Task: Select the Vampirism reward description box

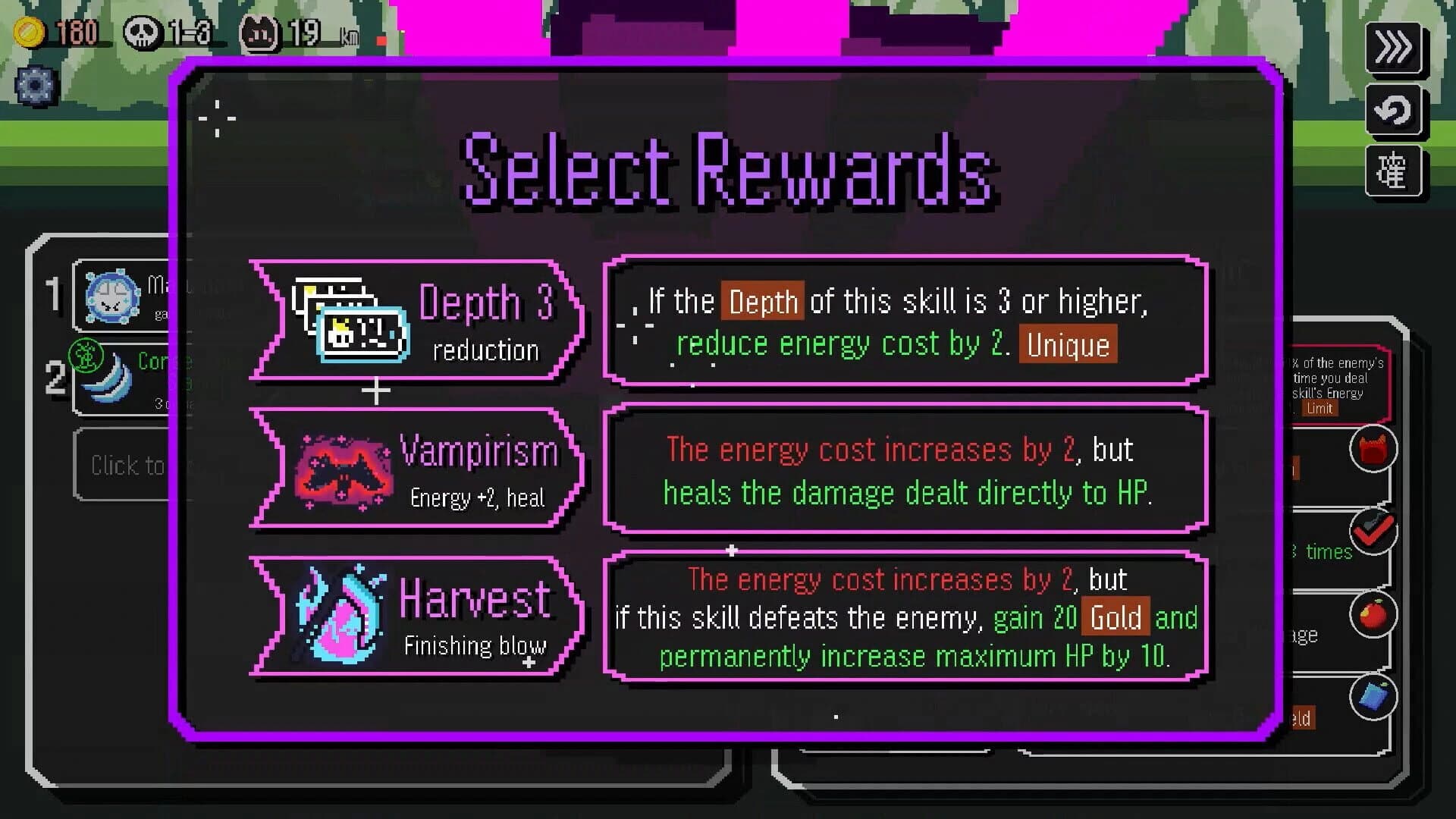Action: point(906,472)
